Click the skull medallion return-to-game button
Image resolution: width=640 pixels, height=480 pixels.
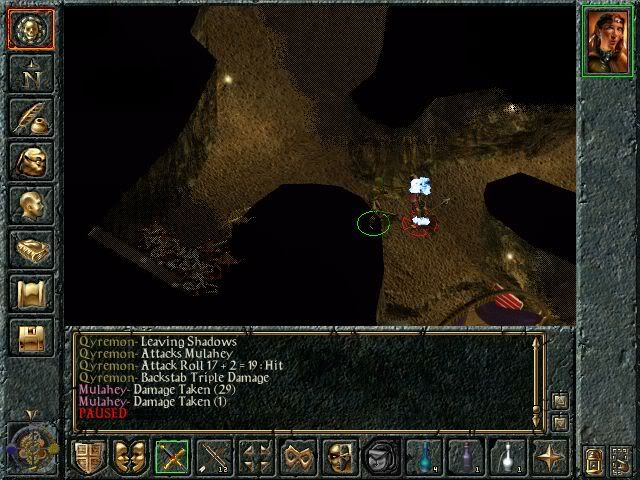click(x=30, y=29)
